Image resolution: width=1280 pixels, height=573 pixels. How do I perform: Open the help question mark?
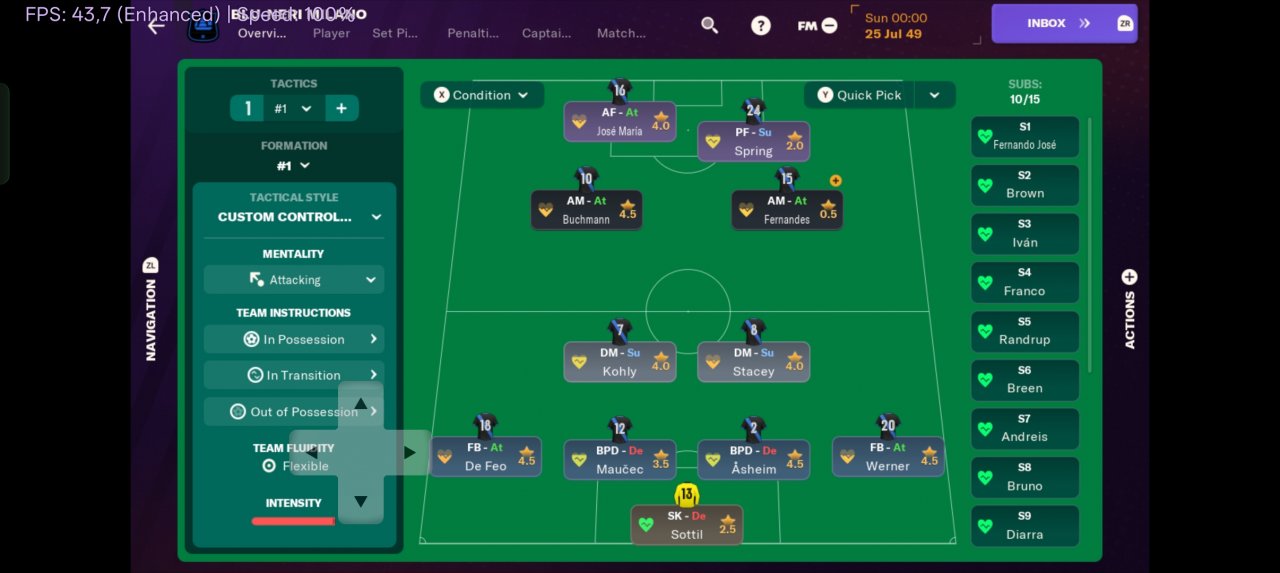point(761,25)
